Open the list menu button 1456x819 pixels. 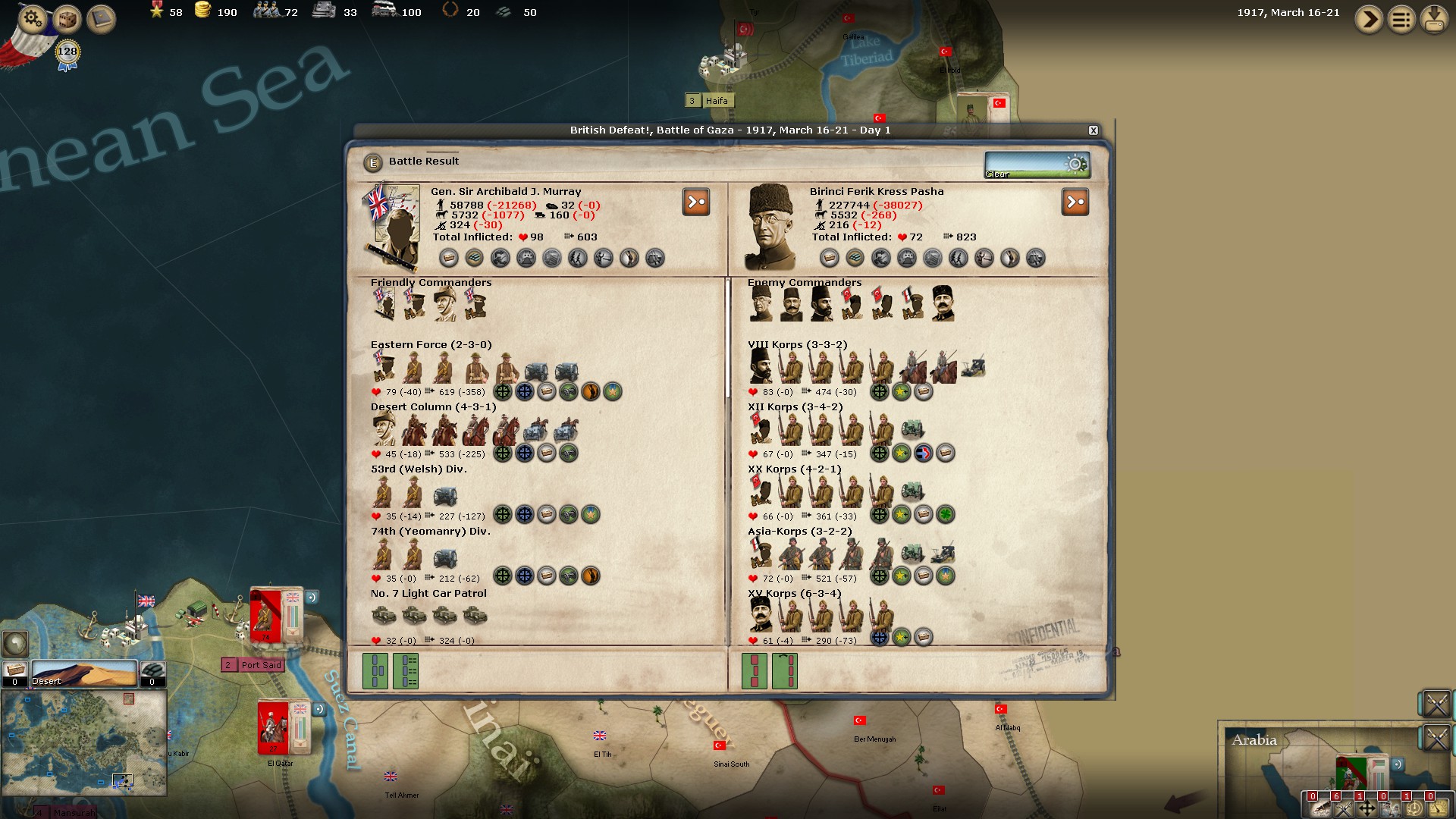1401,19
